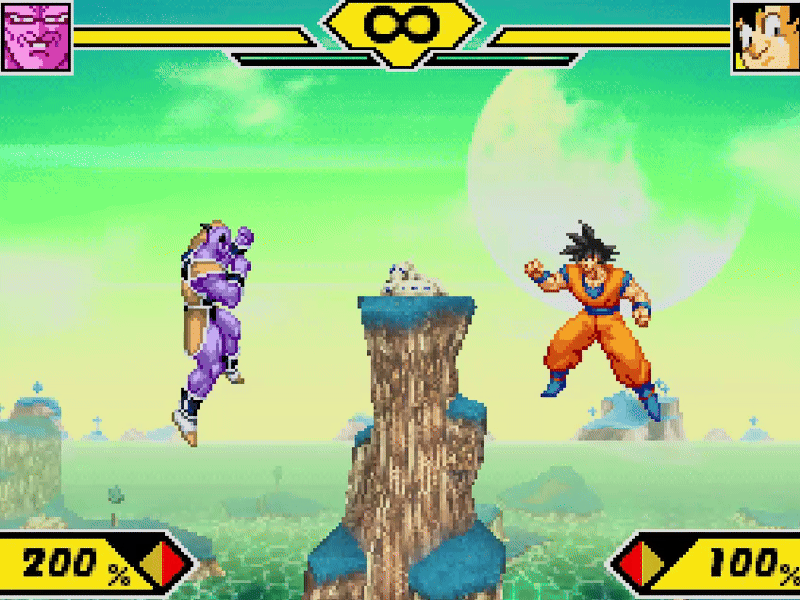Viewport: 800px width, 600px height.
Task: Click the purple fighter's portrait
Action: pos(37,36)
